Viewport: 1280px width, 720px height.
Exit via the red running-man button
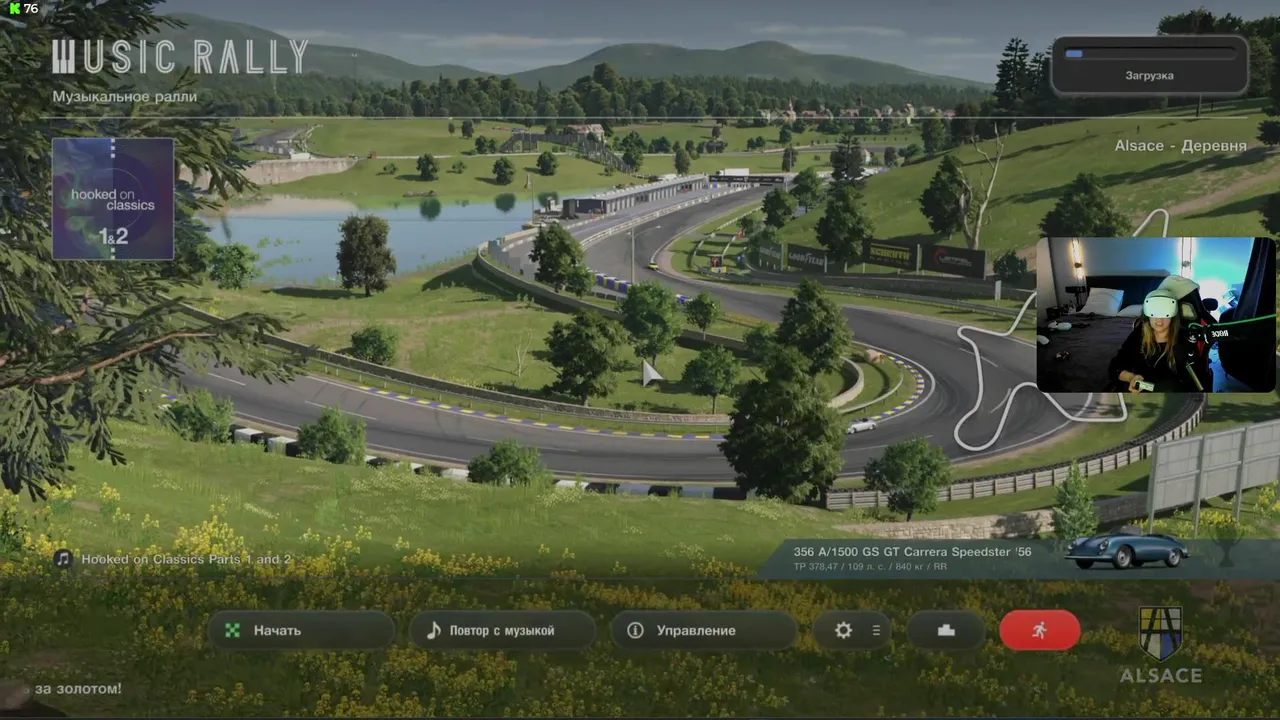1040,631
